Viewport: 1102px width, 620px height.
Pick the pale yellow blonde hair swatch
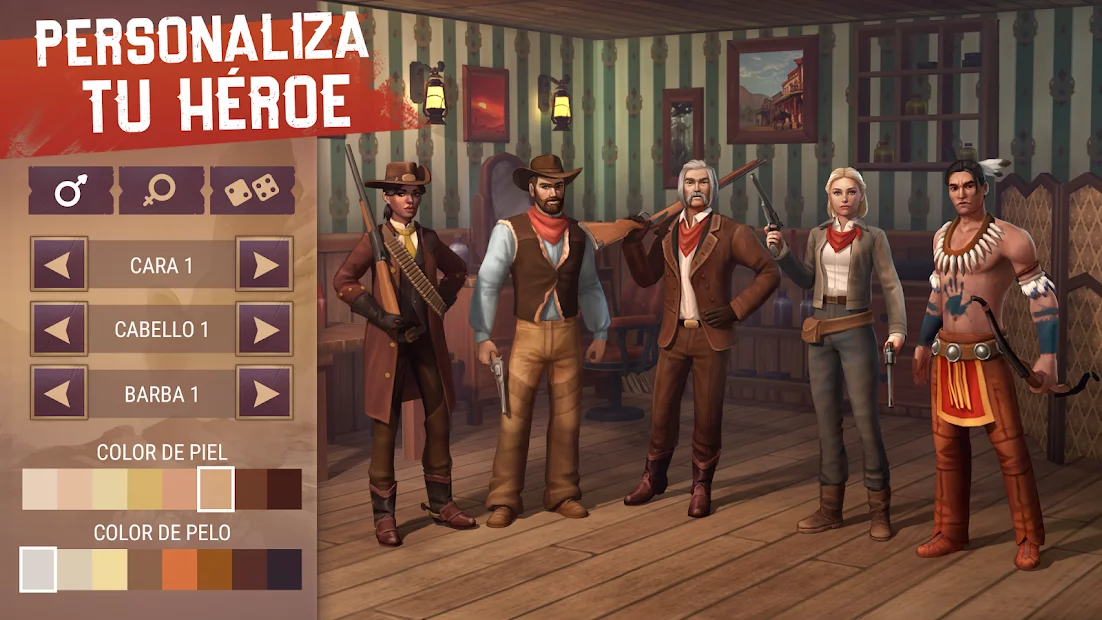(x=110, y=569)
